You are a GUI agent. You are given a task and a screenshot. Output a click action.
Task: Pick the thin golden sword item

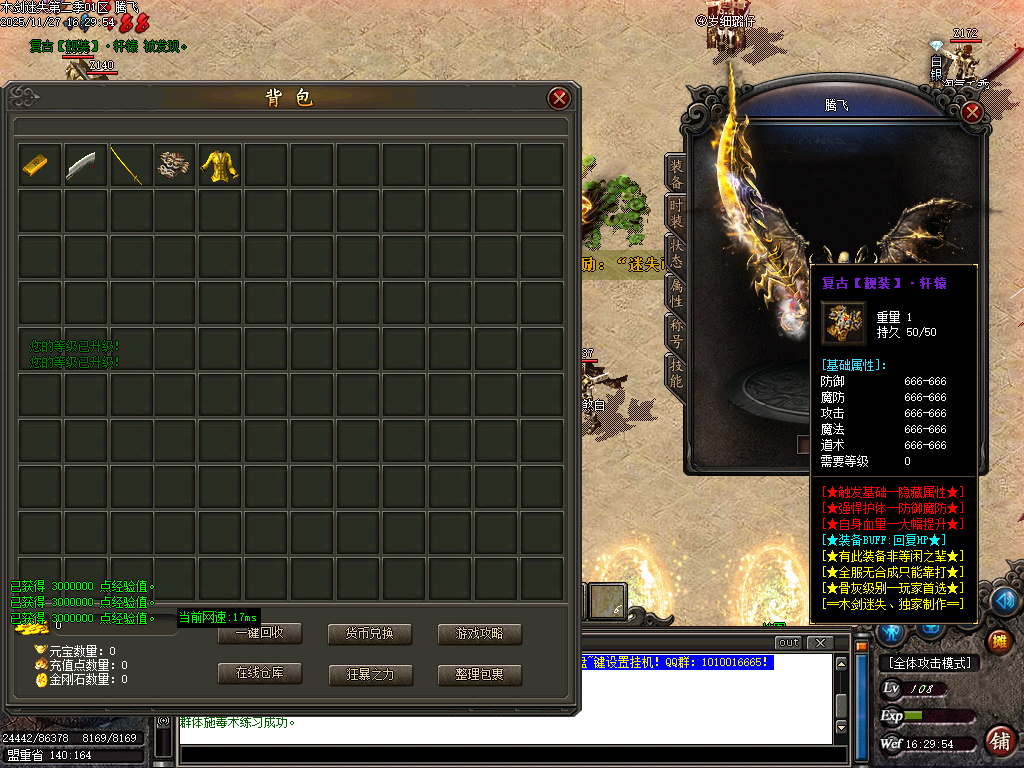click(126, 165)
